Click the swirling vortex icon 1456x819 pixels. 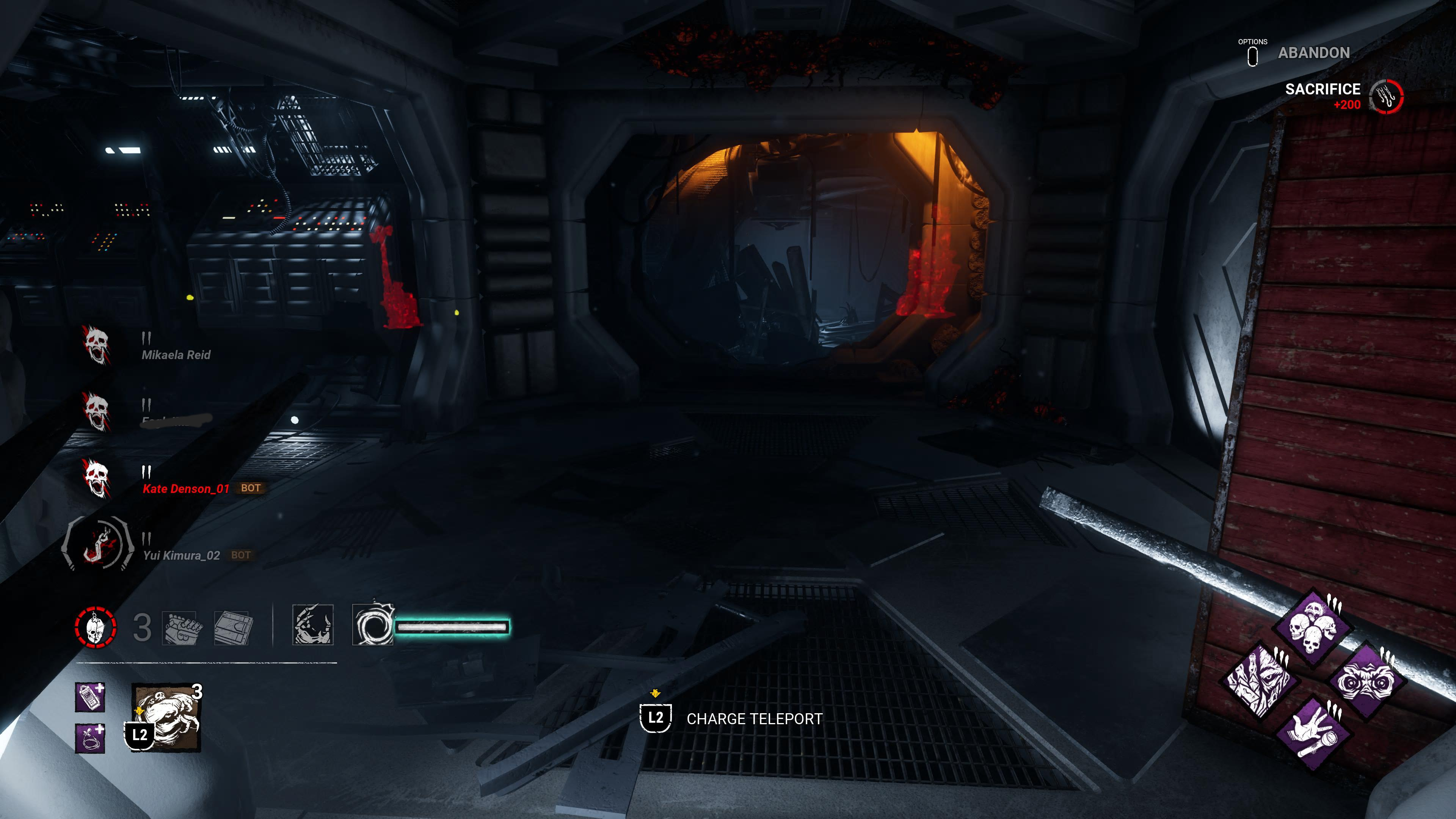pyautogui.click(x=372, y=625)
